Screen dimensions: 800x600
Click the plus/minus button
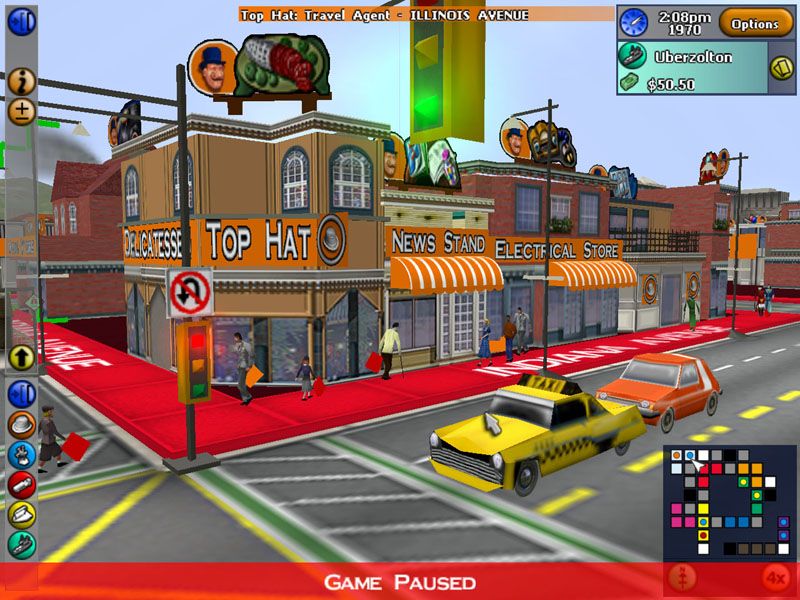click(22, 110)
